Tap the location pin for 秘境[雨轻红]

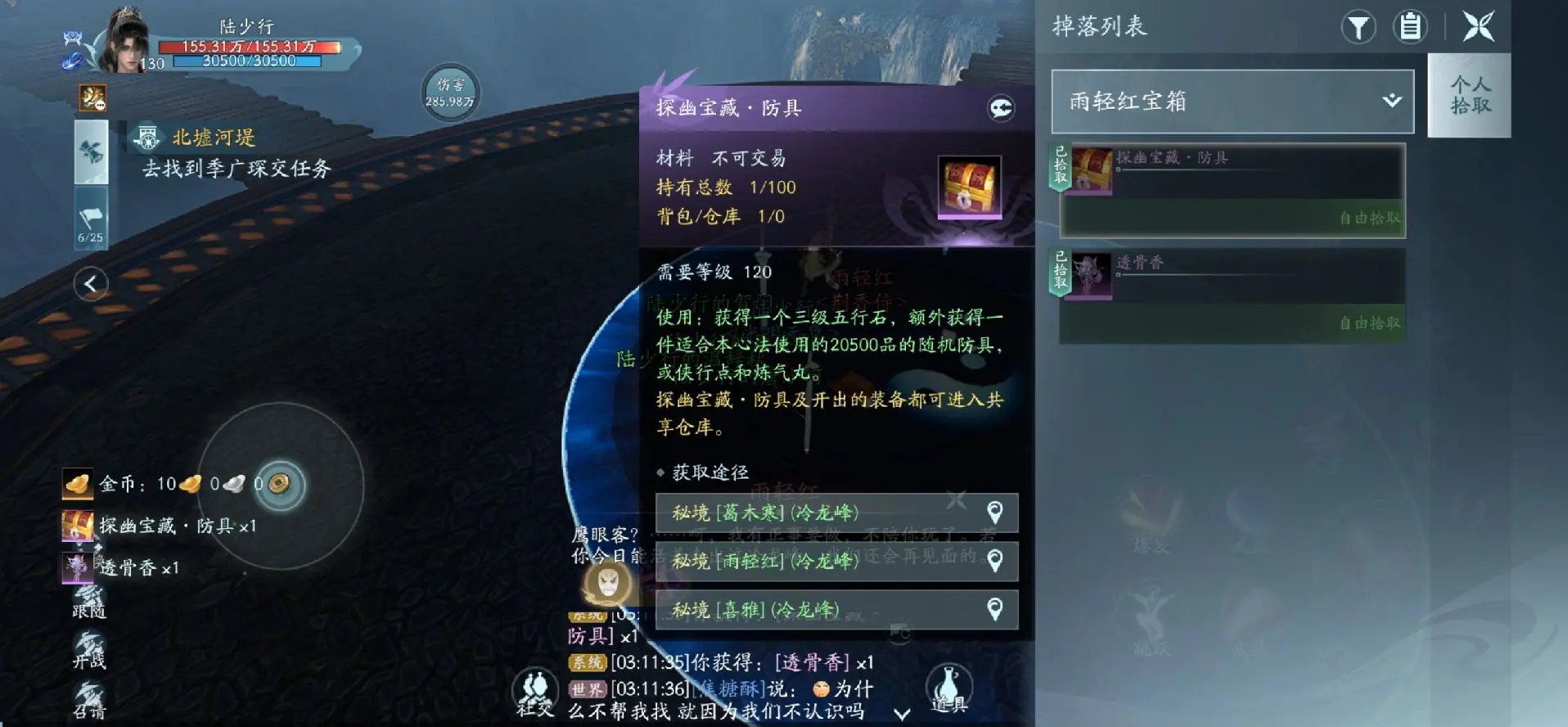[x=994, y=562]
